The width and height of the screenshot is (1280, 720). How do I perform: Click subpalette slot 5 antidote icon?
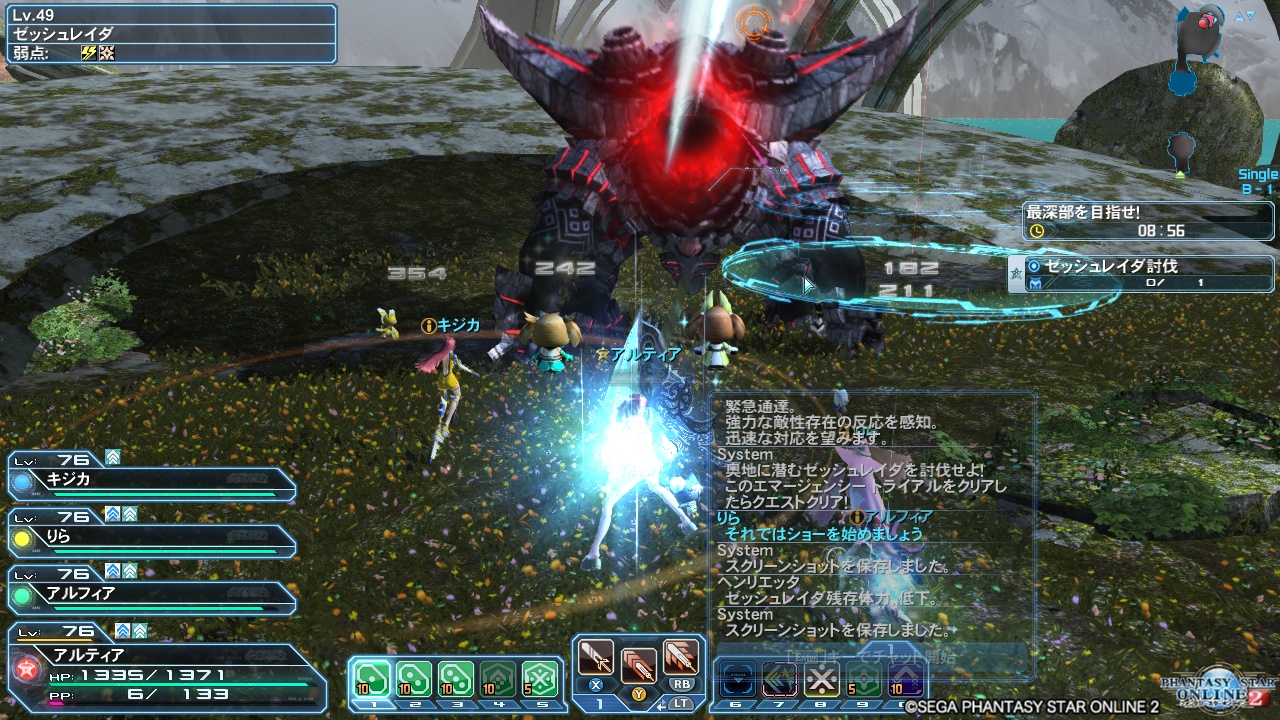pyautogui.click(x=542, y=676)
